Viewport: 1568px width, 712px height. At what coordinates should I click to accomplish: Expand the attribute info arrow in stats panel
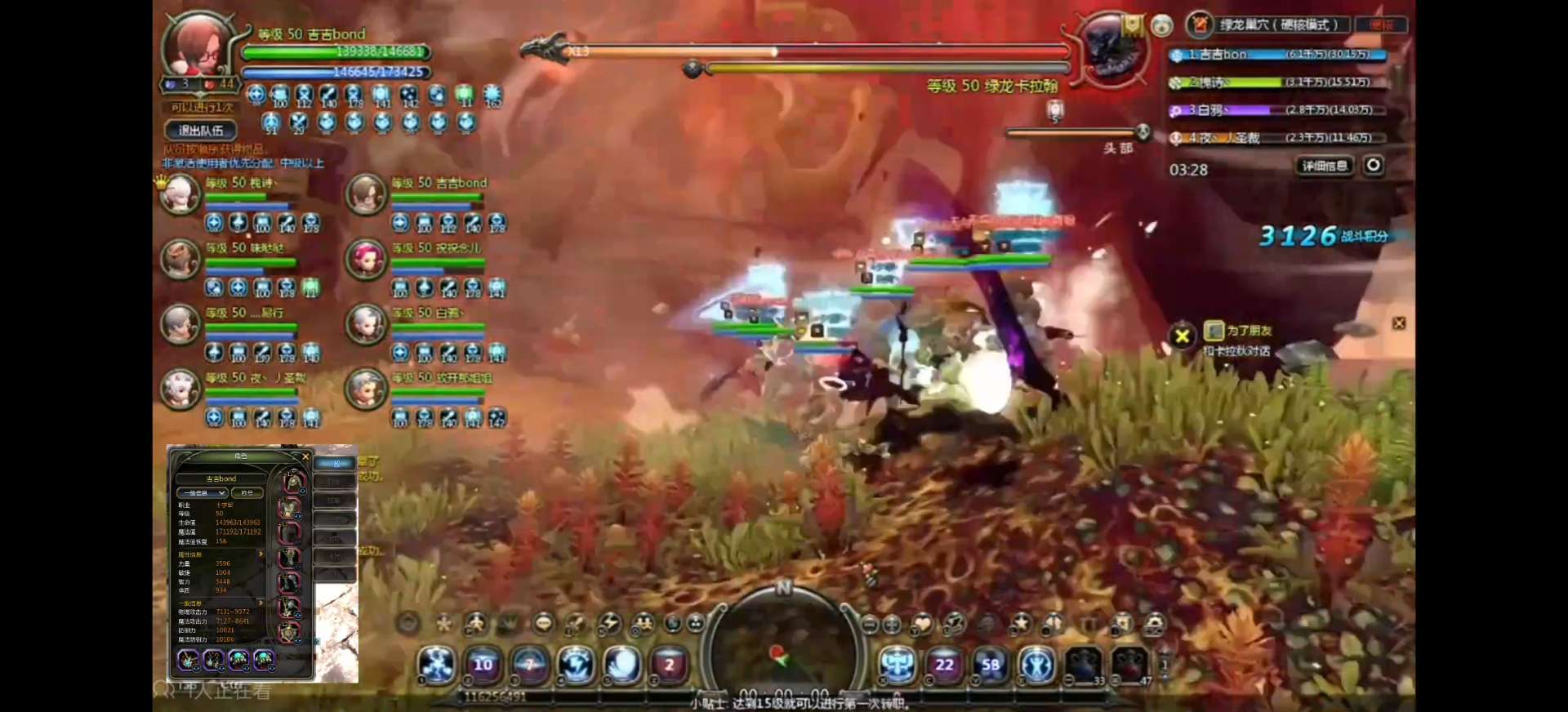[x=261, y=554]
